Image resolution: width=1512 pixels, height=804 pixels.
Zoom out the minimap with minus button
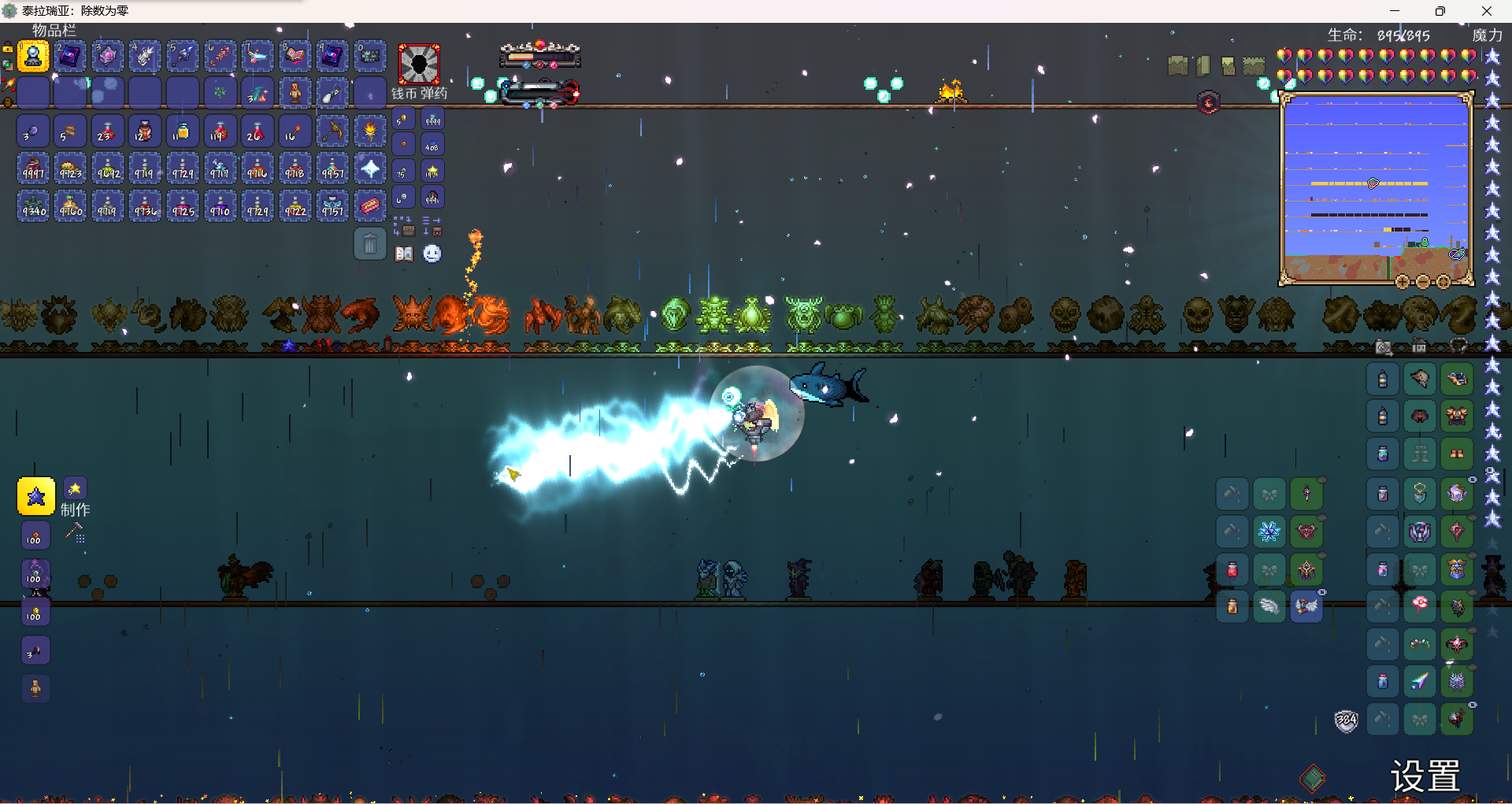coord(1423,282)
